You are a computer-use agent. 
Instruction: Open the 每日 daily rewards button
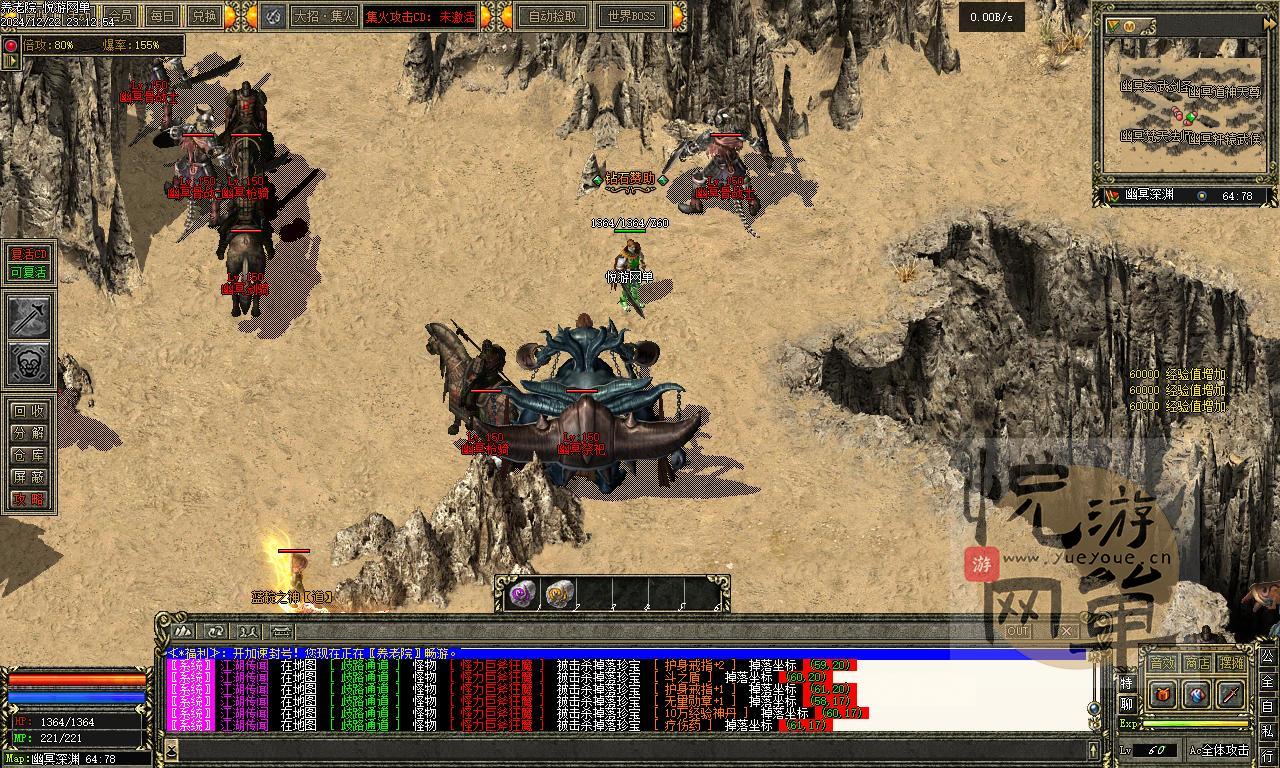click(162, 16)
